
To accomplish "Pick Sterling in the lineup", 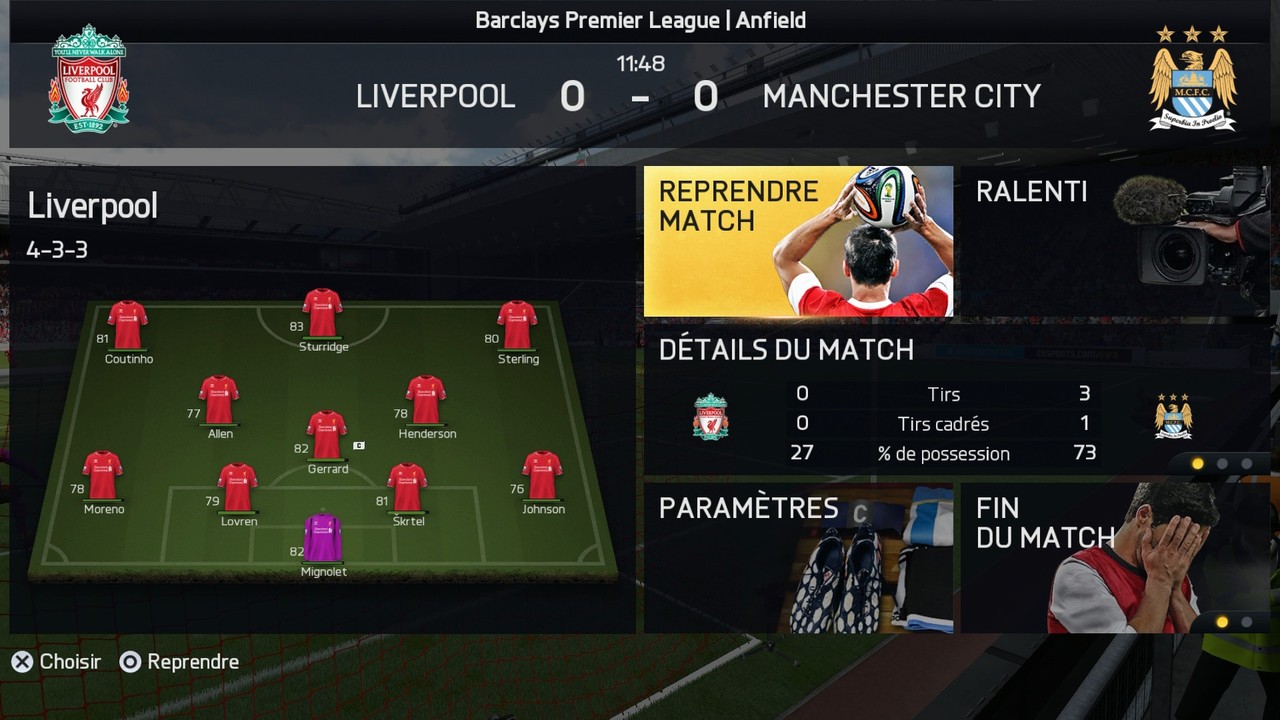I will [517, 325].
